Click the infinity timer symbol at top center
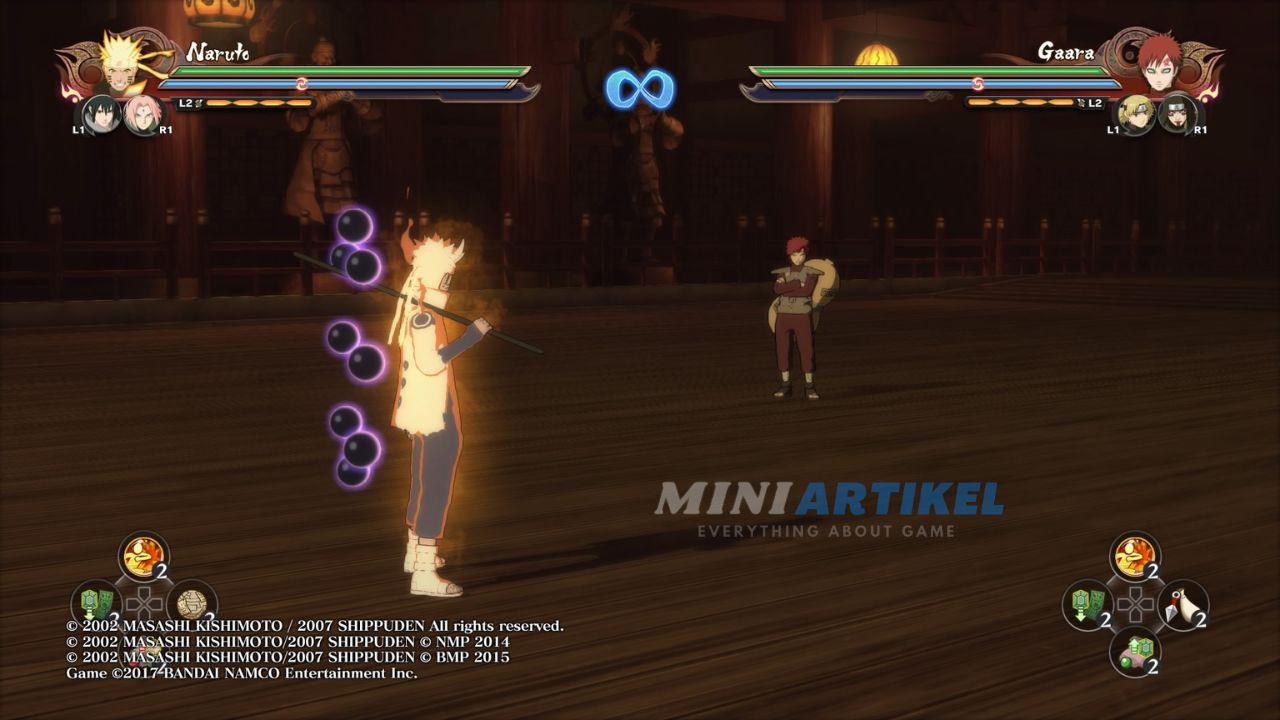Screen dimensions: 1280x720 click(640, 88)
